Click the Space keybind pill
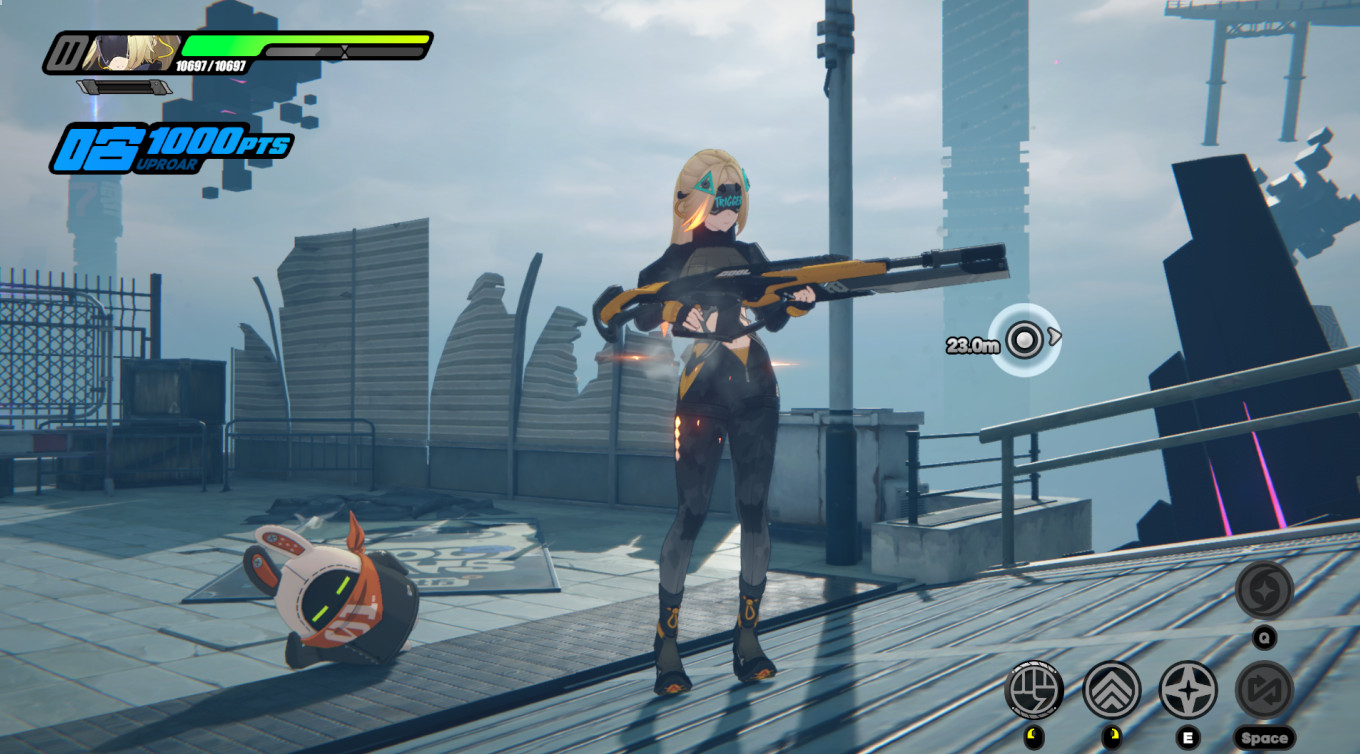The image size is (1360, 754). (1265, 738)
